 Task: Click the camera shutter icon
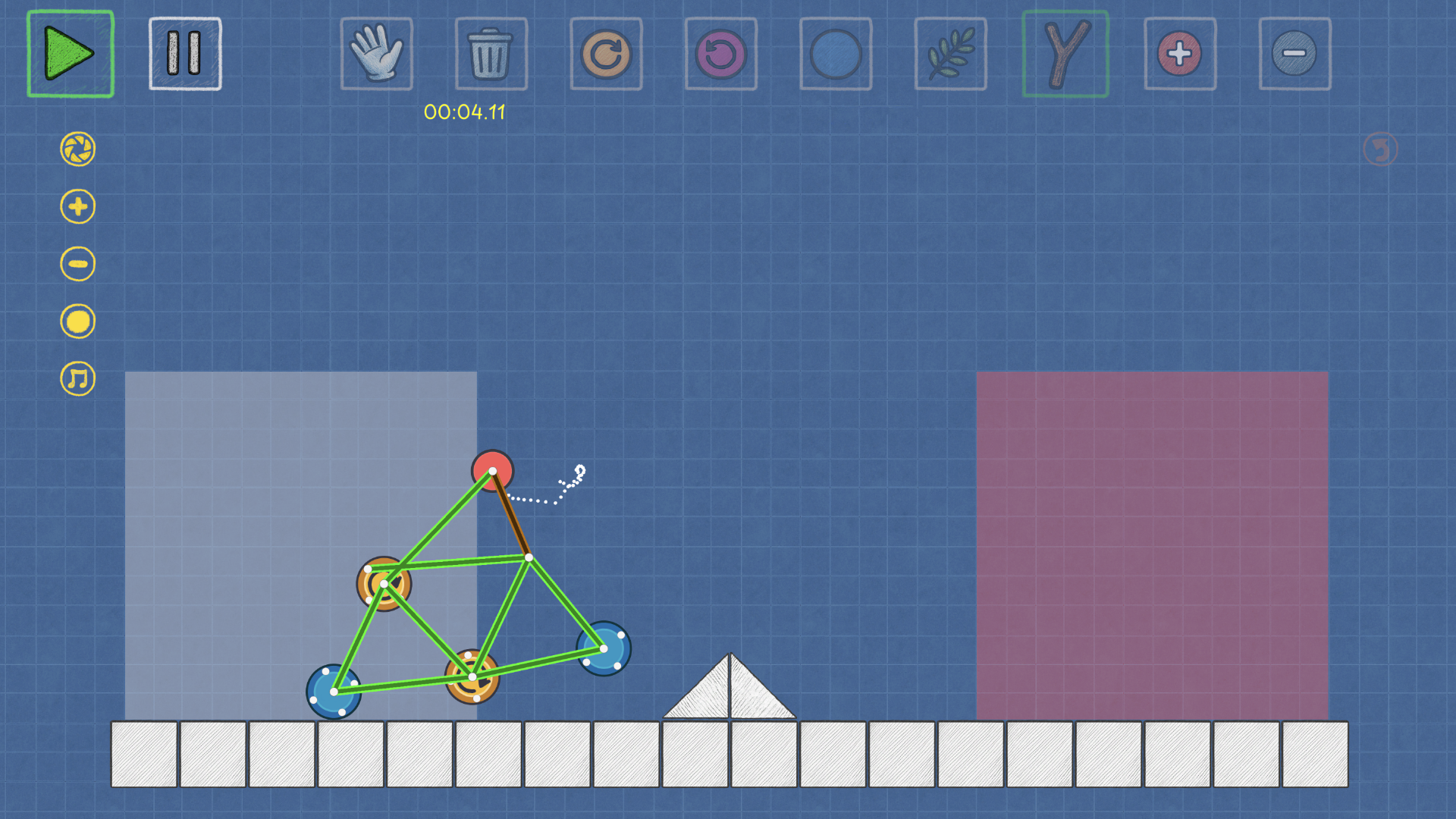(x=77, y=149)
